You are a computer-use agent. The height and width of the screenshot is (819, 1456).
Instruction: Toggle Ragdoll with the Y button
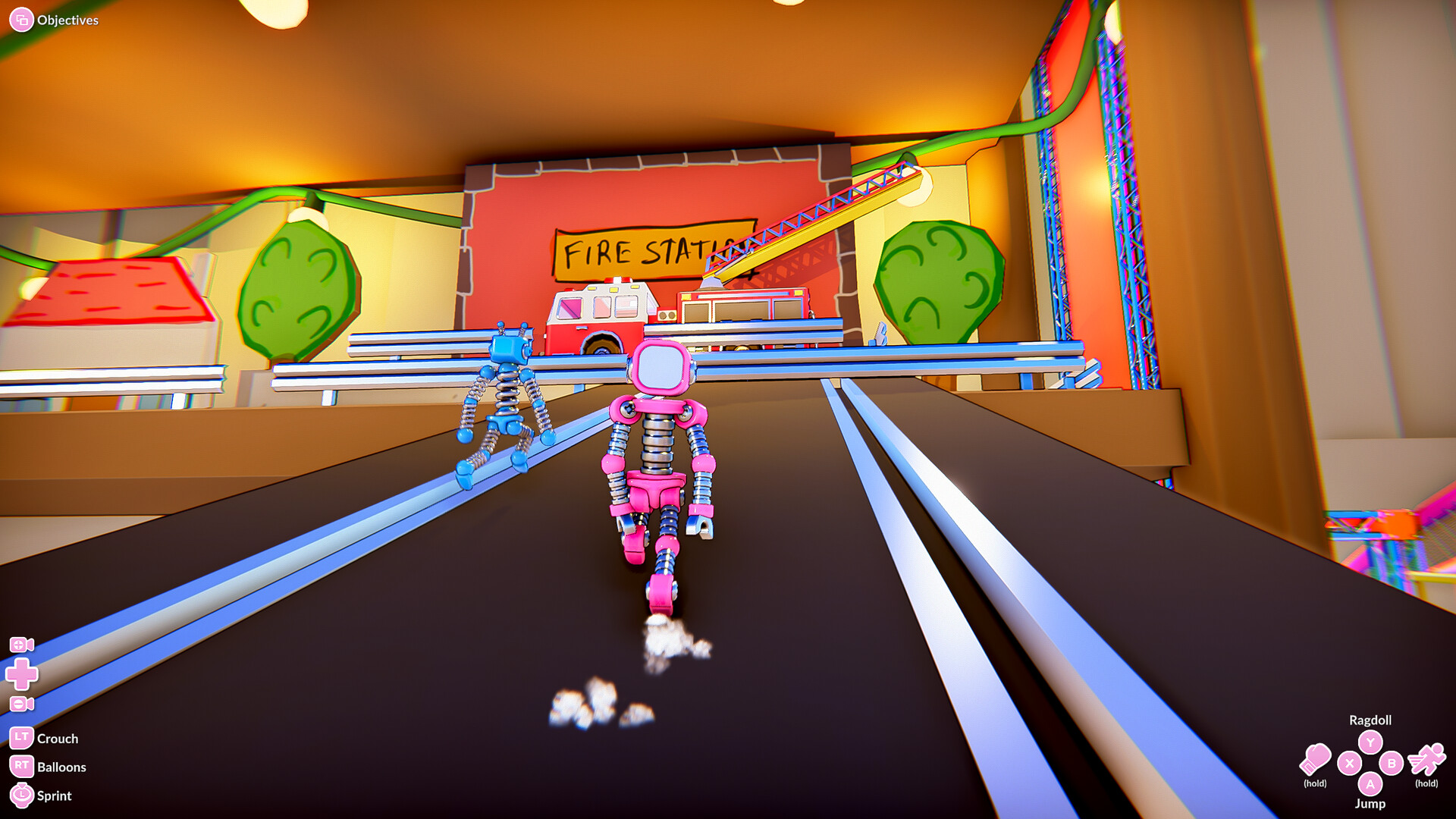(1370, 742)
